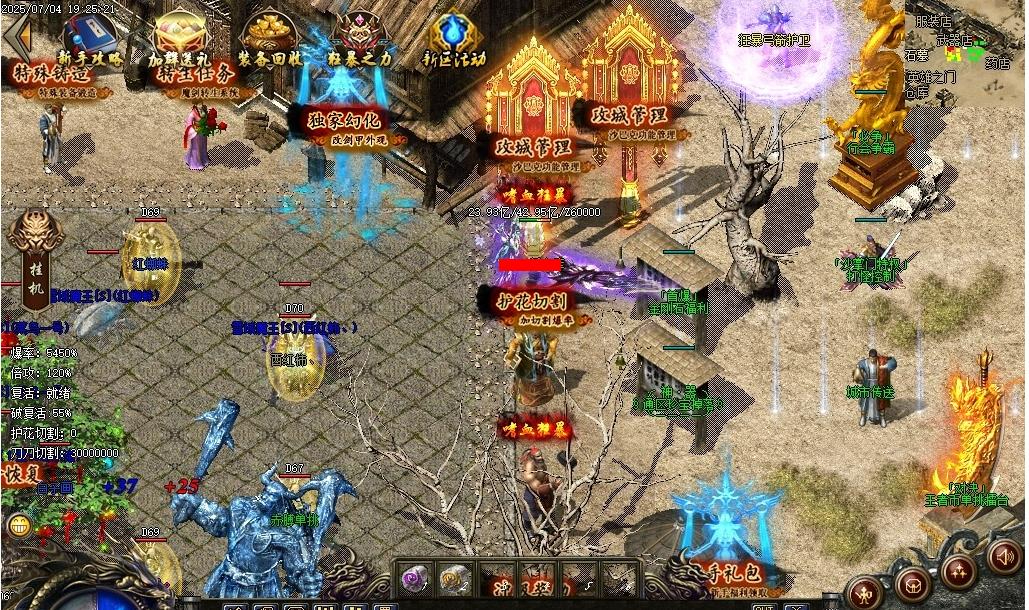Open the character figure round button
1029x610 pixels.
tap(866, 590)
